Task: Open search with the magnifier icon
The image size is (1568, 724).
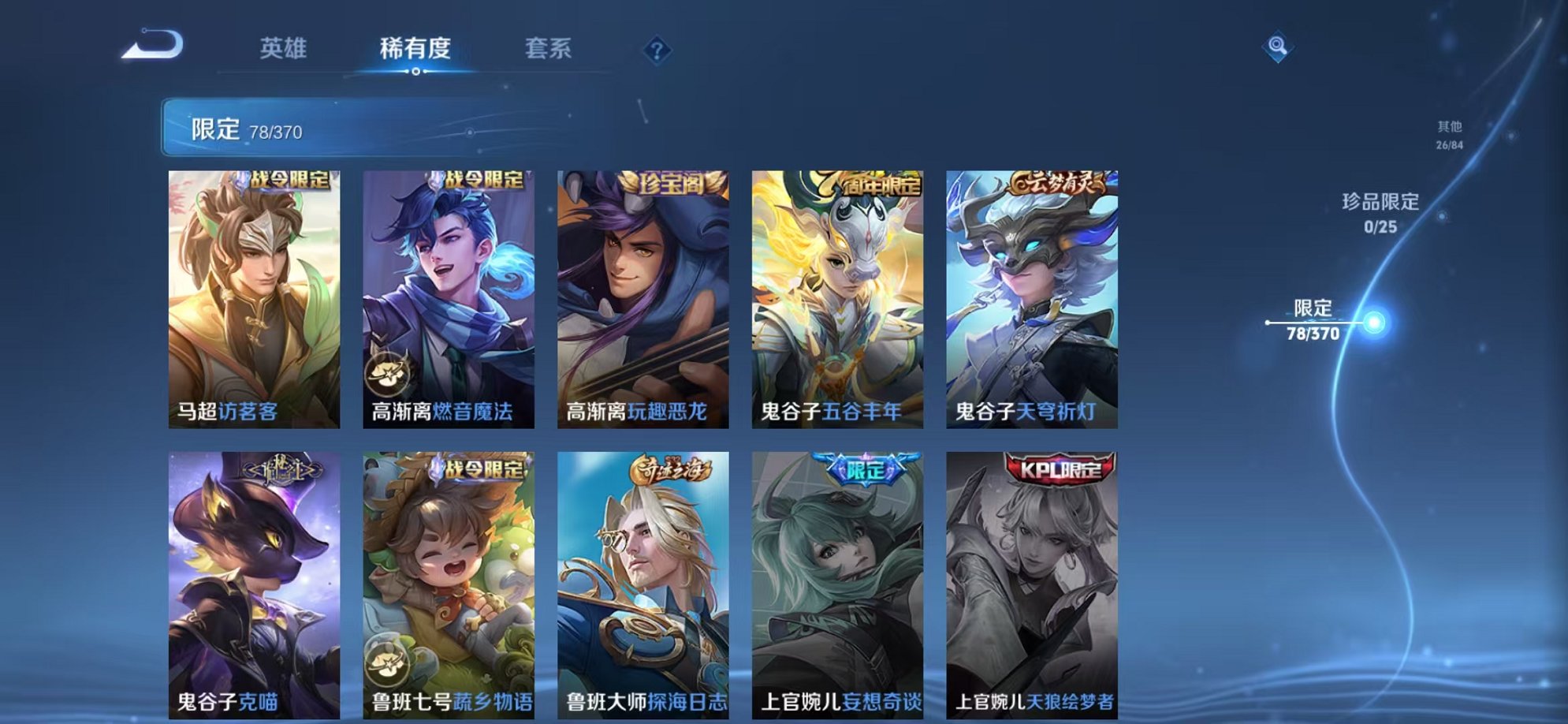Action: (x=1278, y=47)
